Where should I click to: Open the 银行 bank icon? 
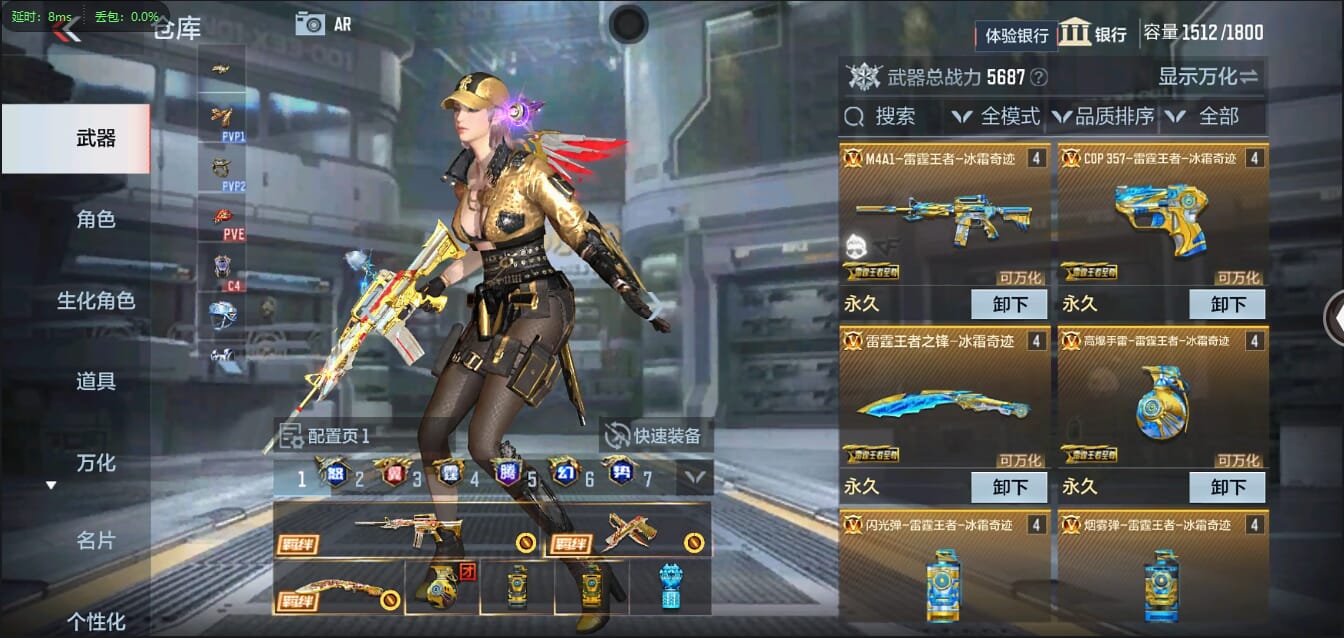click(1093, 33)
